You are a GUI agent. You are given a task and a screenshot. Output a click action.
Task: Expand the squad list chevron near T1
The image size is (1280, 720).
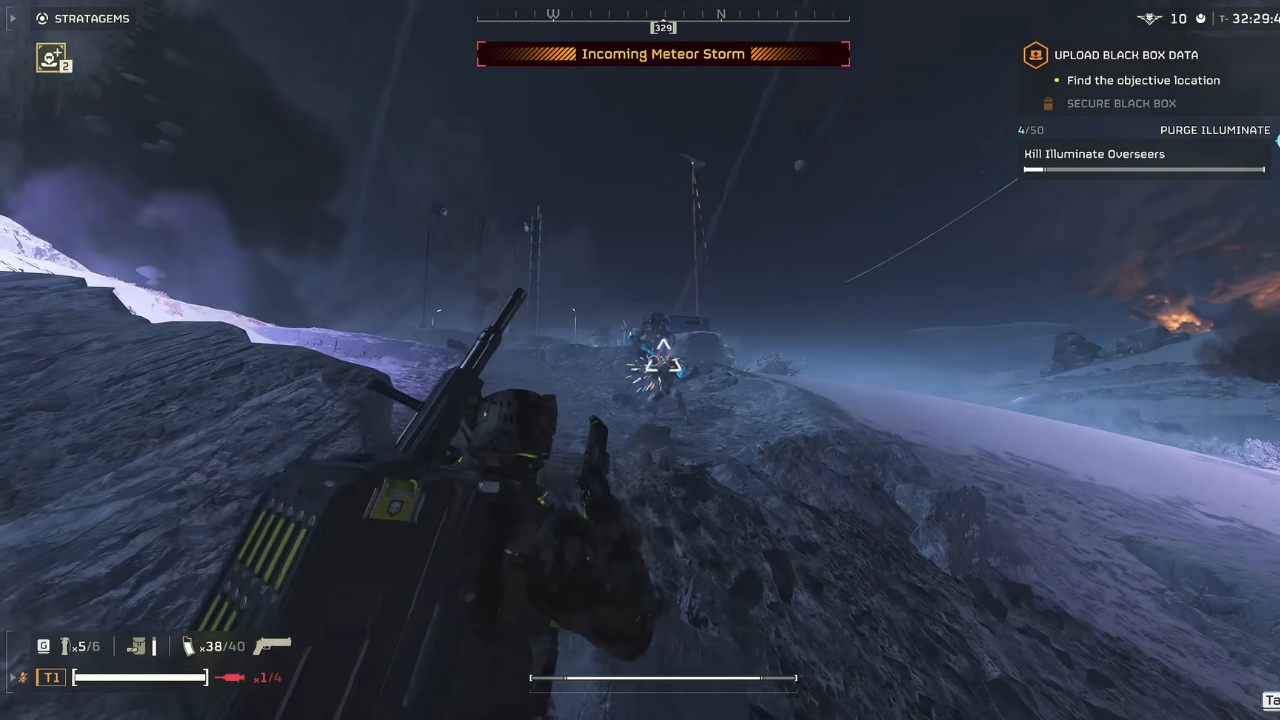10,677
